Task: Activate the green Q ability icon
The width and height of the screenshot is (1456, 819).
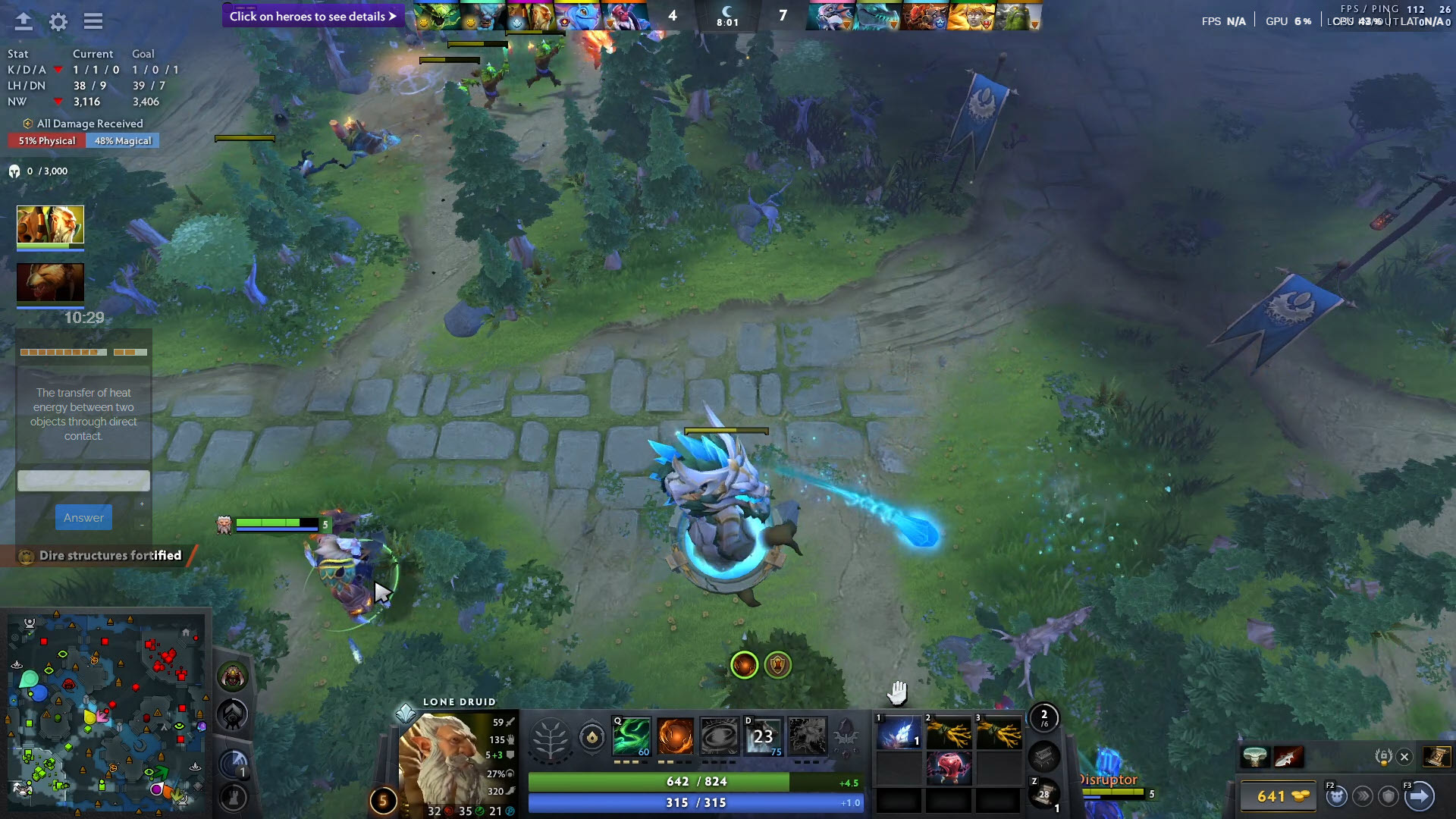Action: click(x=632, y=736)
